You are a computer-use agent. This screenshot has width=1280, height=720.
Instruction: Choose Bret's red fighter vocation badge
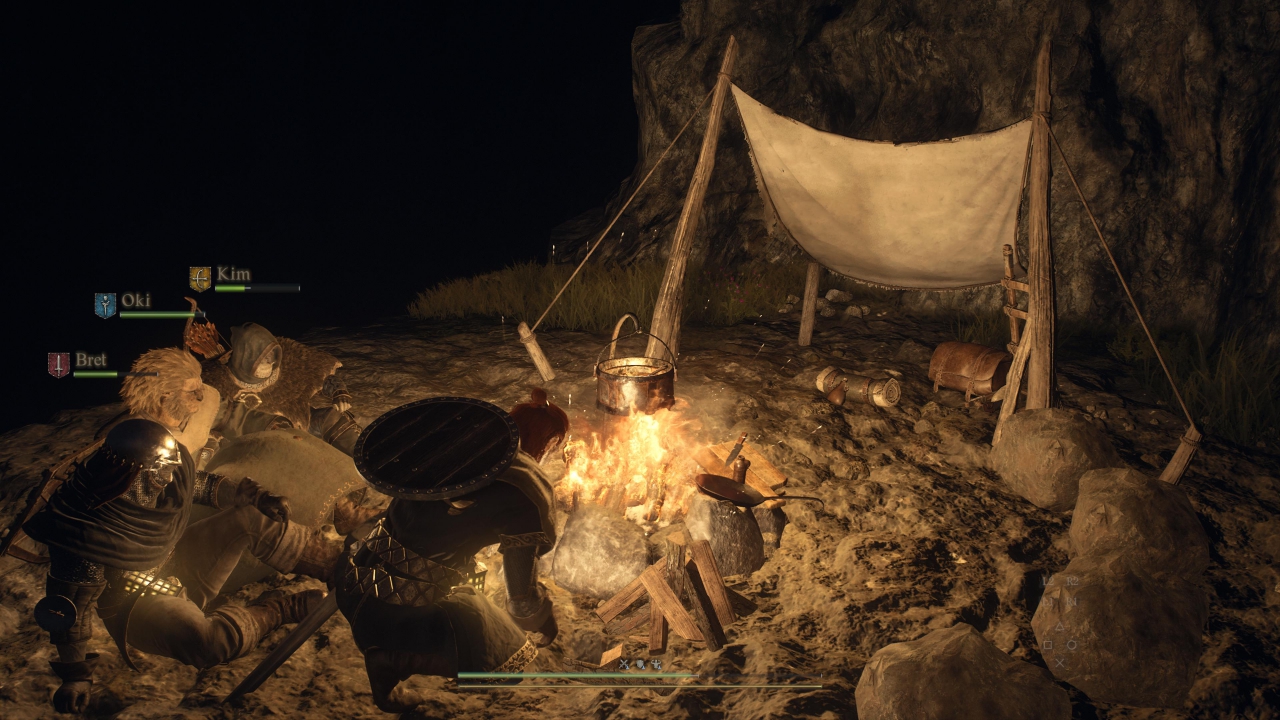(x=59, y=364)
